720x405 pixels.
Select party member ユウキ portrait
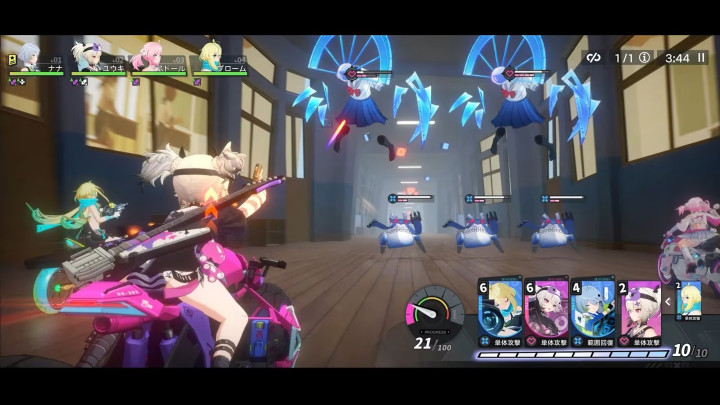(89, 54)
